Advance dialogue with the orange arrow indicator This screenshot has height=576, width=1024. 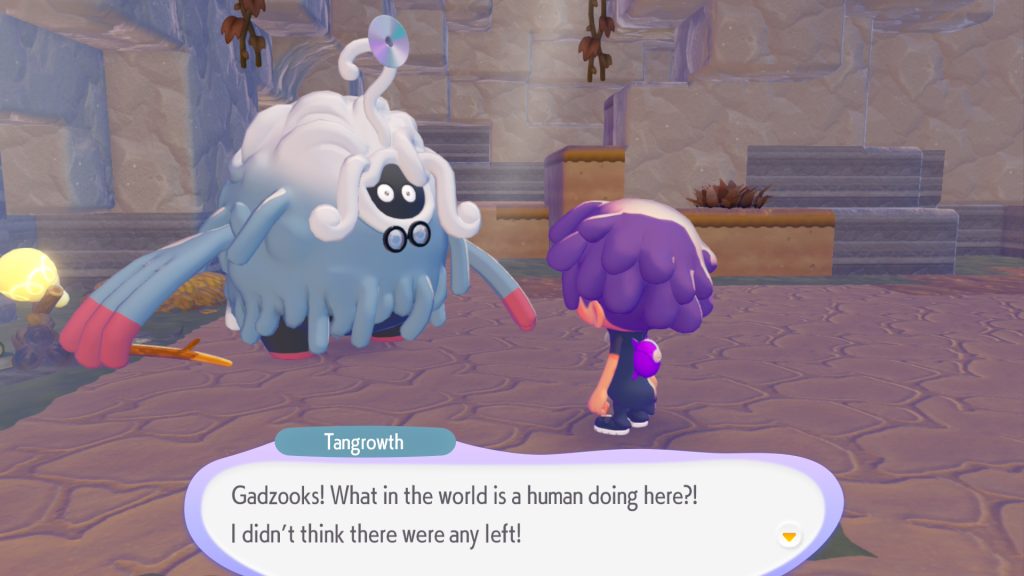coord(789,537)
